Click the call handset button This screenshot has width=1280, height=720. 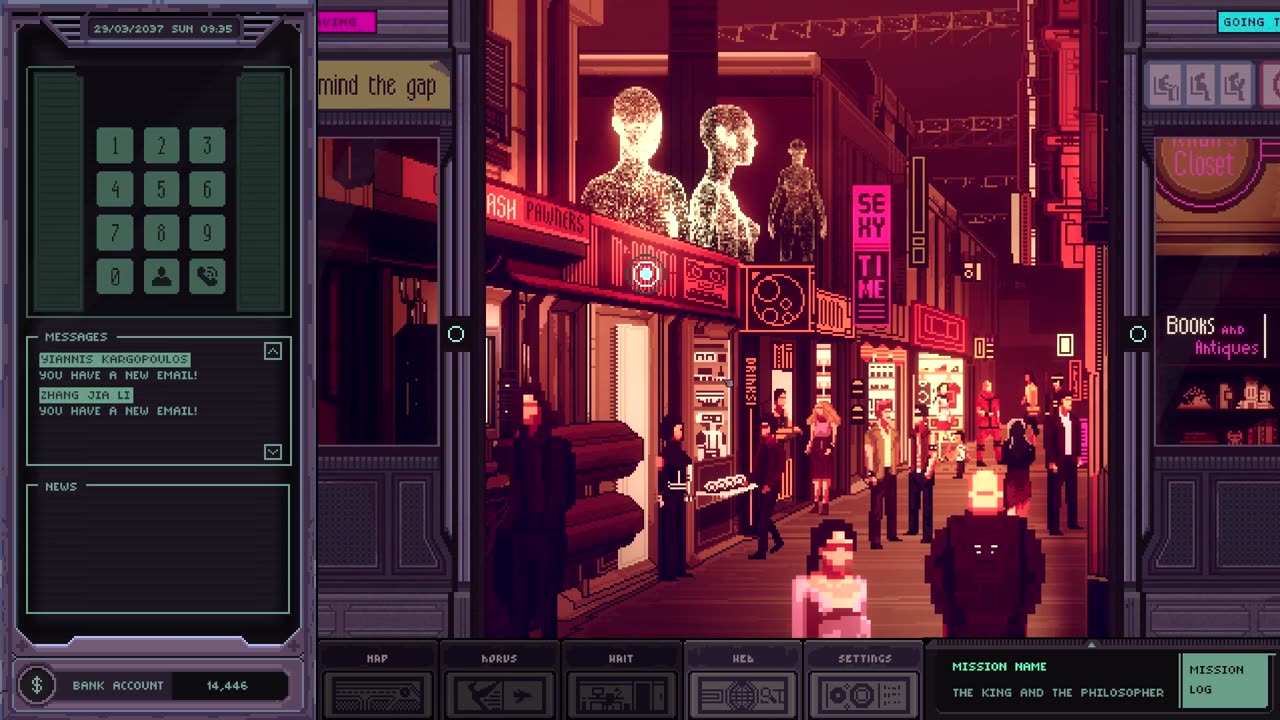(207, 276)
